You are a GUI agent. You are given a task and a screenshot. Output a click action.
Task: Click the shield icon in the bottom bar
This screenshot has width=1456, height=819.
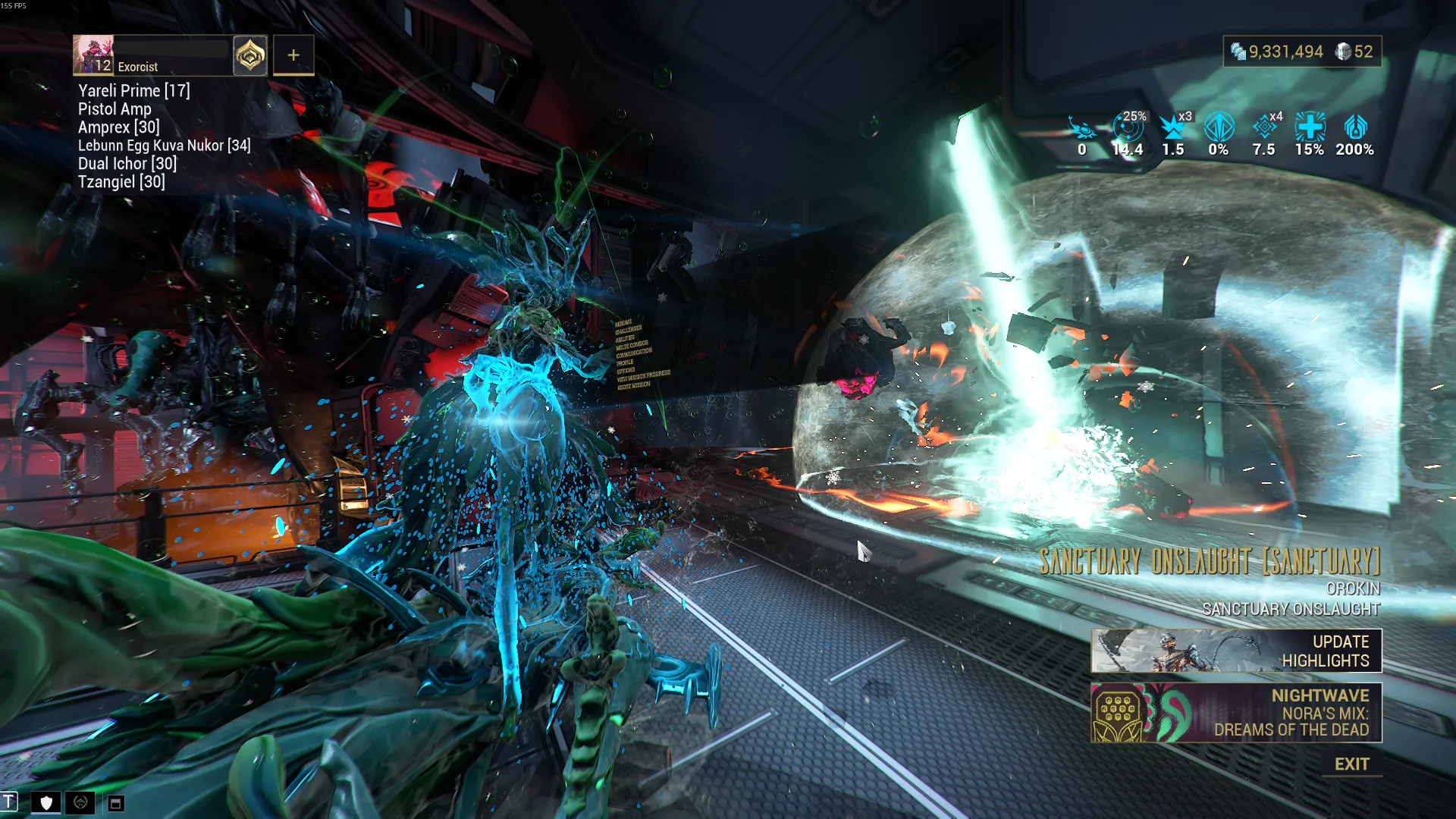click(x=46, y=802)
